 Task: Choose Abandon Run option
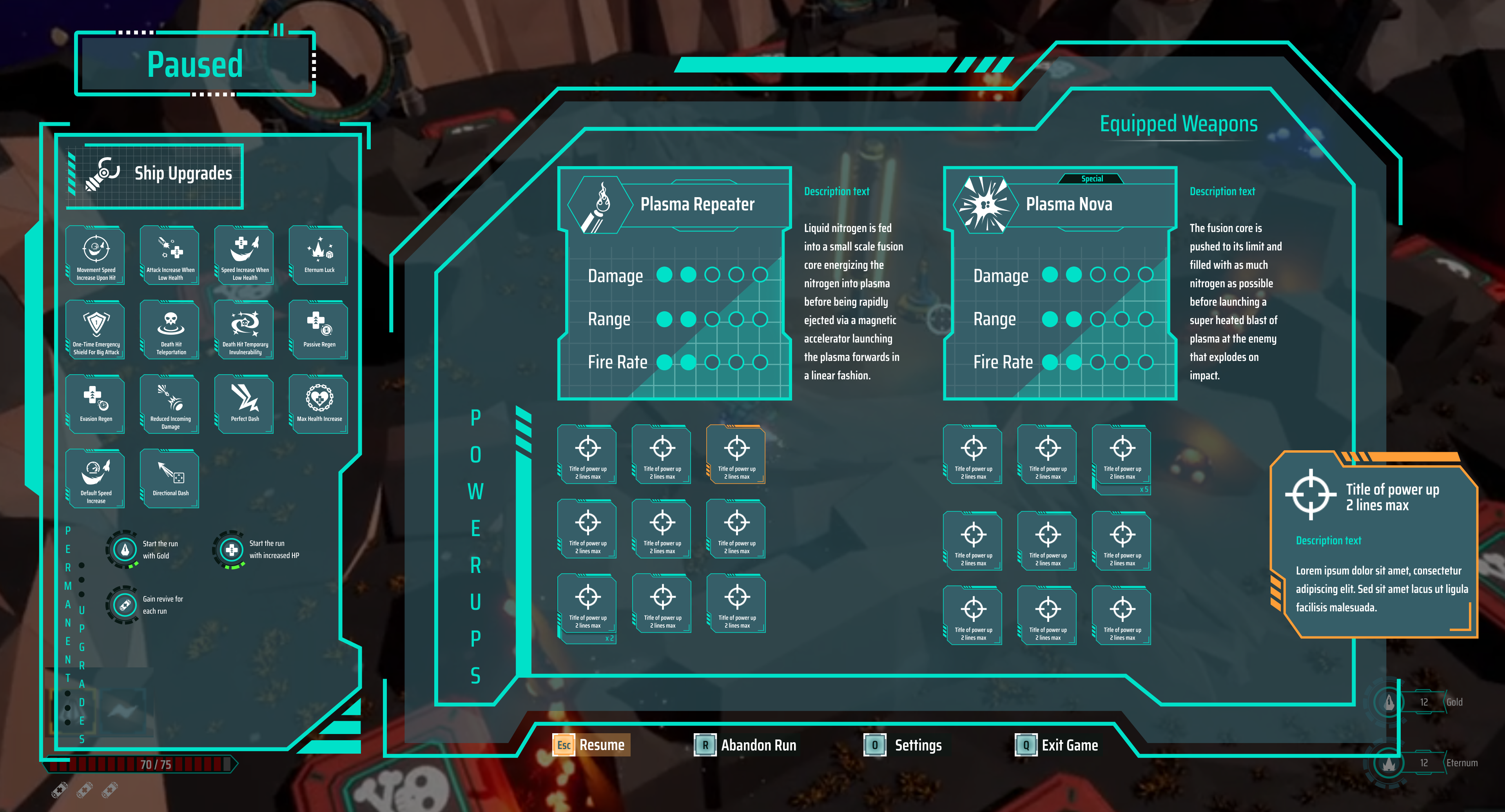coord(745,745)
